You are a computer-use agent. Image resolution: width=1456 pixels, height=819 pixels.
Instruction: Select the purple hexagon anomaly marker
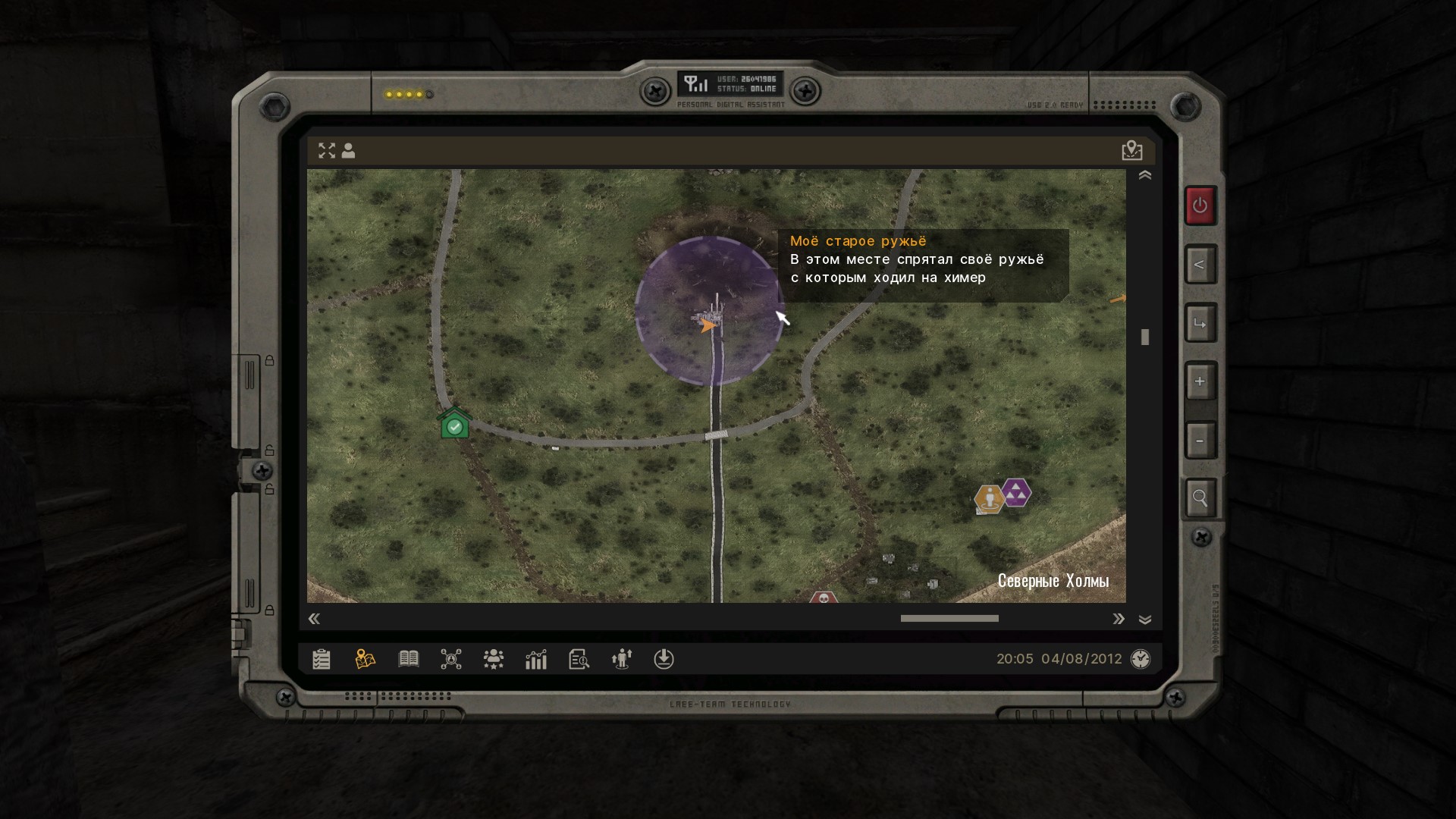point(1016,493)
